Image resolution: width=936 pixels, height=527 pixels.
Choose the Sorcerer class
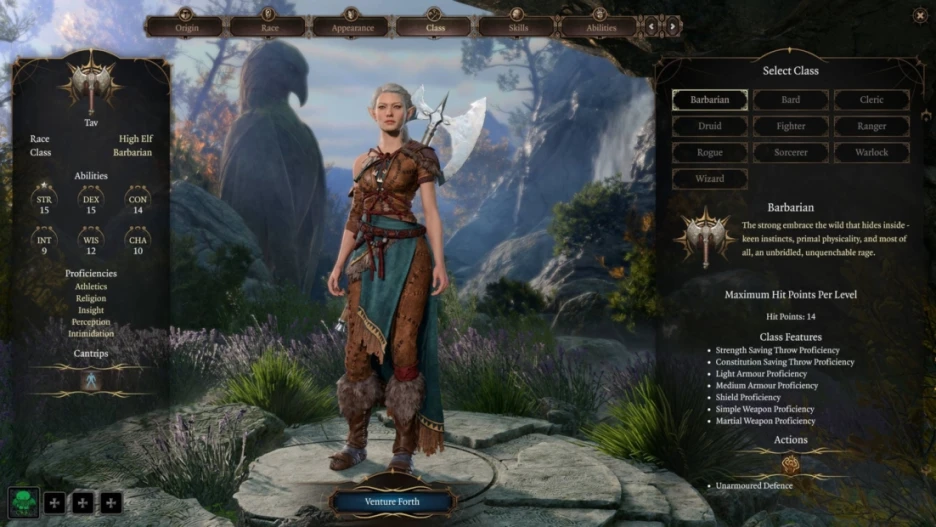(x=790, y=153)
